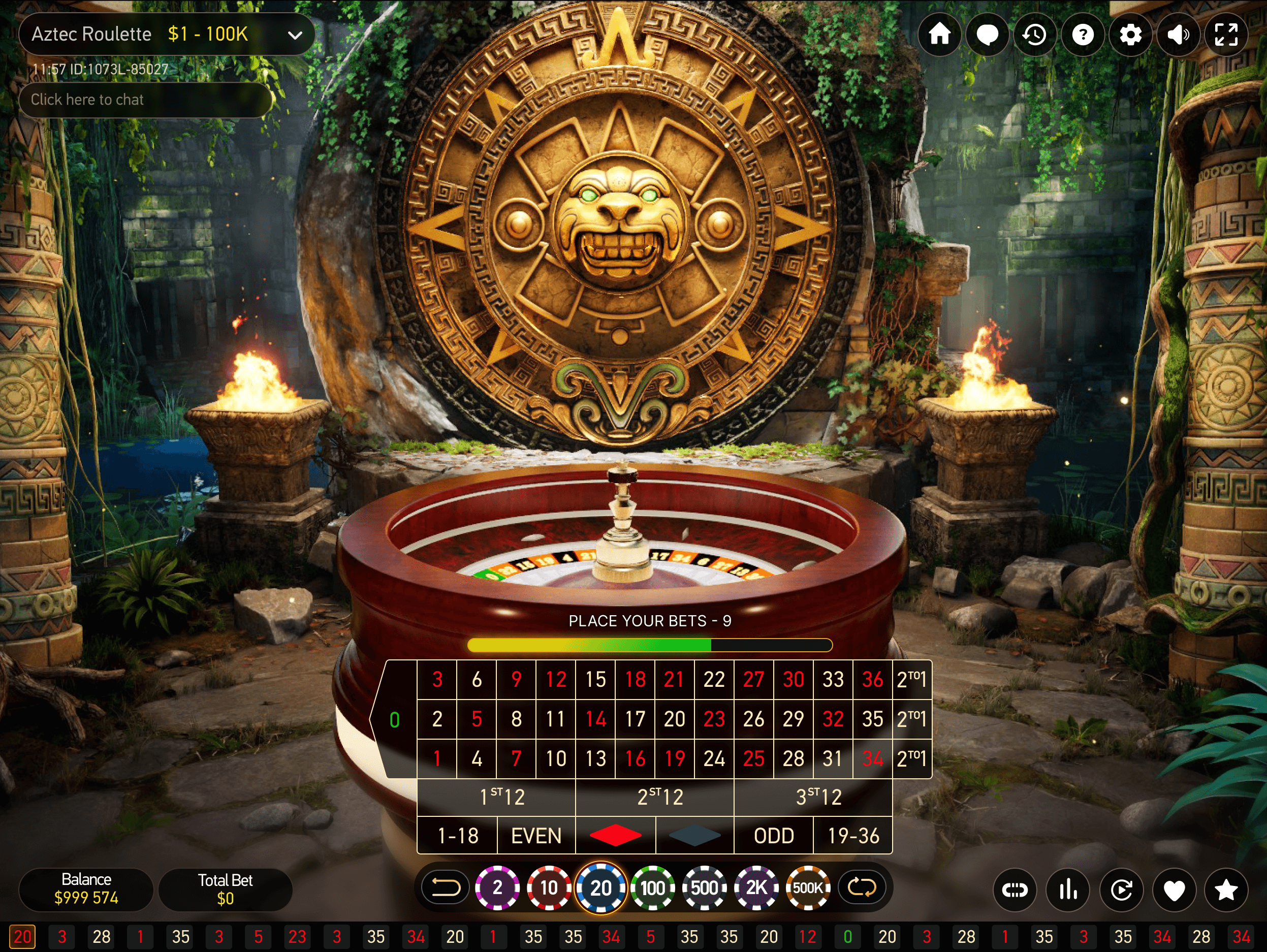Select the 100 chip
This screenshot has height=952, width=1267.
point(652,888)
